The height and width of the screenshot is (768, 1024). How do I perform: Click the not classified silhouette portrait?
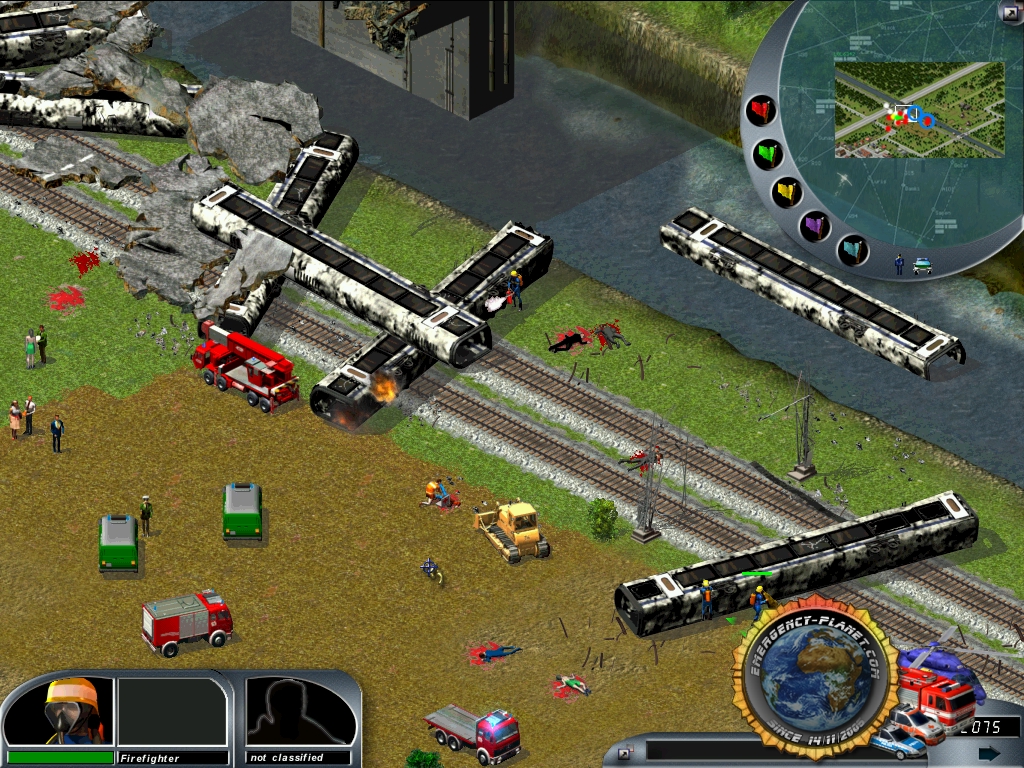[300, 711]
